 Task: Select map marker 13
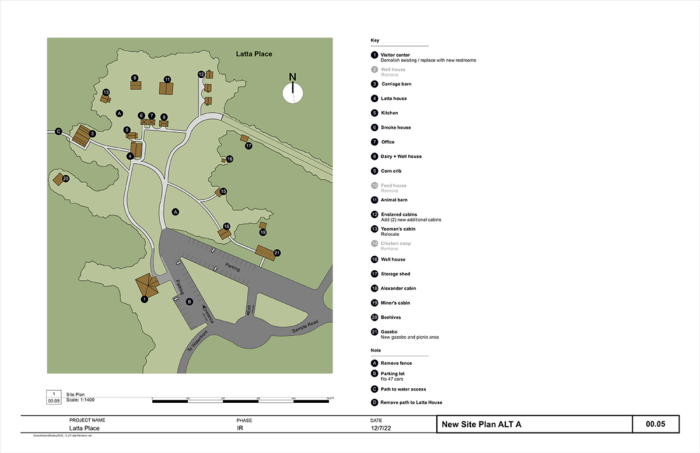[105, 92]
